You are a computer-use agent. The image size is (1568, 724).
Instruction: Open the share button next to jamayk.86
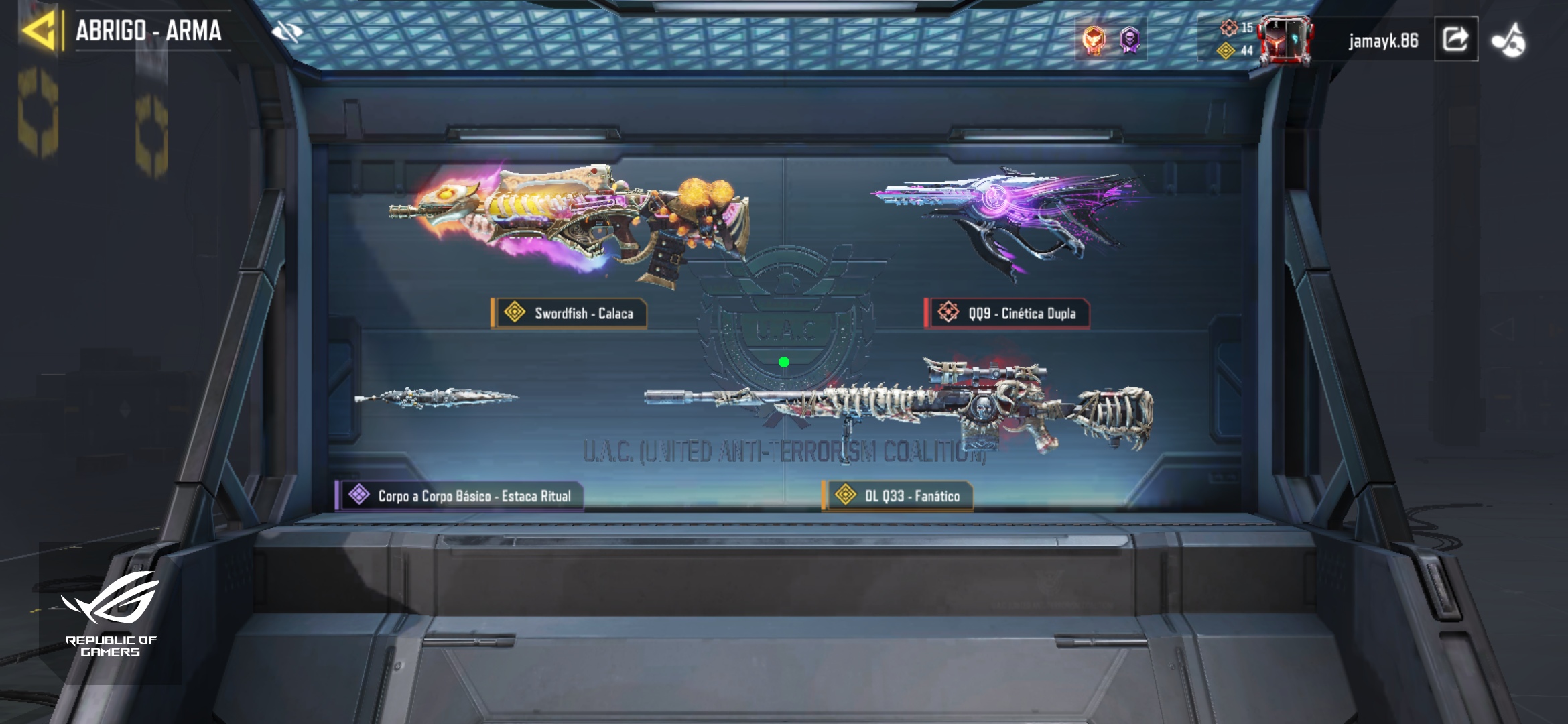1455,39
